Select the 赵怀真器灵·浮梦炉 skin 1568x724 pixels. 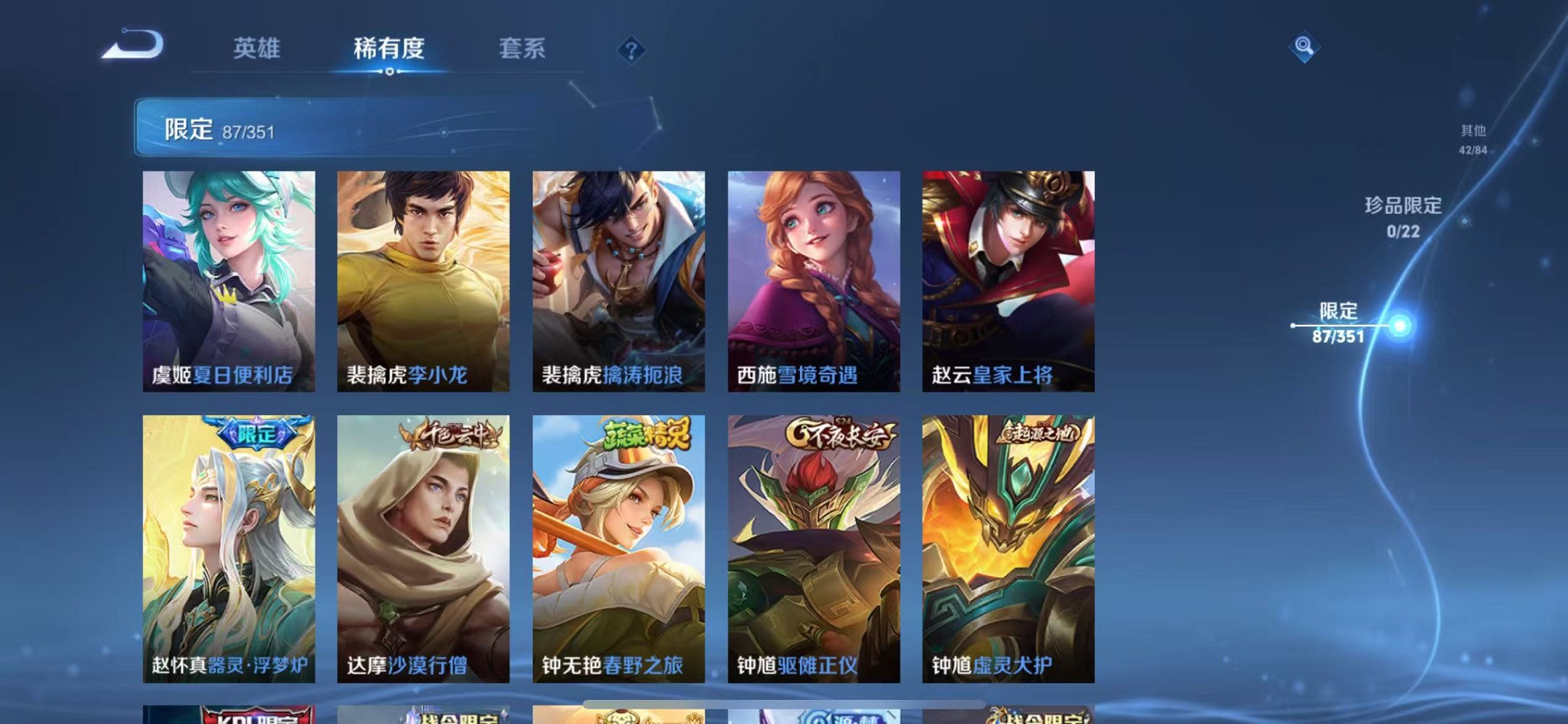coord(228,546)
